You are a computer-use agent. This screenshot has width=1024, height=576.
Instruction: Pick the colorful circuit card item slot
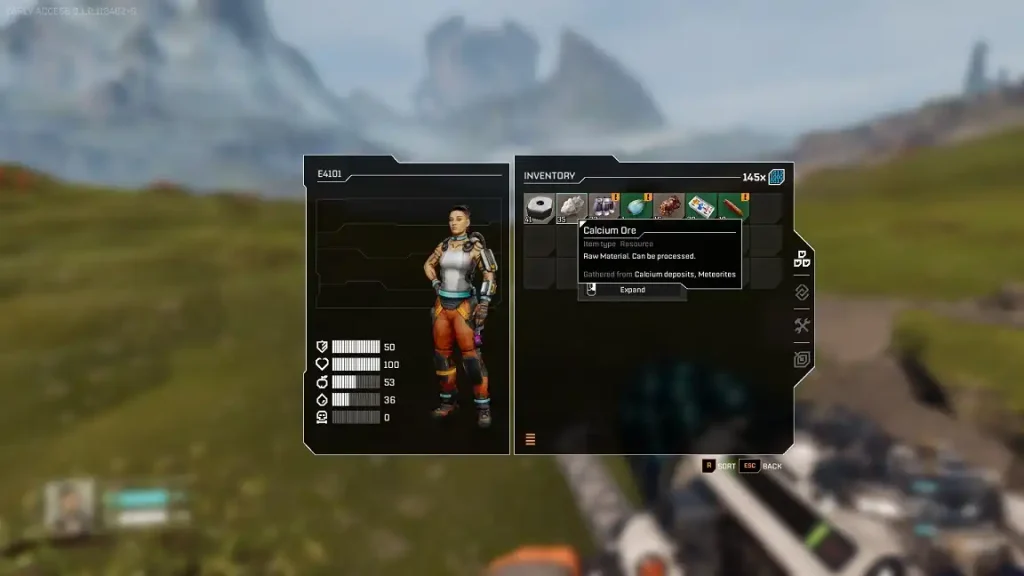pyautogui.click(x=701, y=208)
